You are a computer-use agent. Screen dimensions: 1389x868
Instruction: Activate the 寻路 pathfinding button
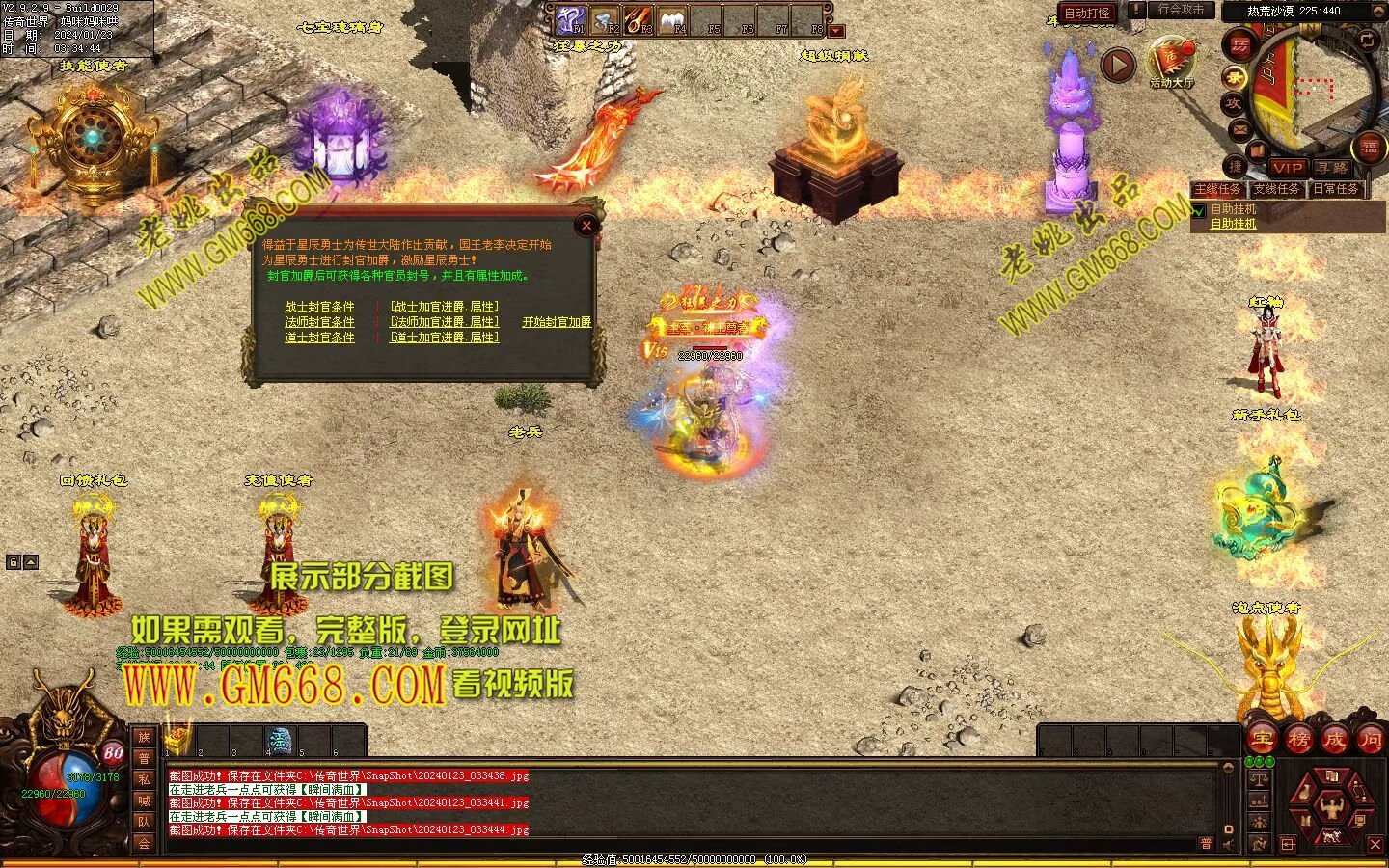click(x=1332, y=168)
